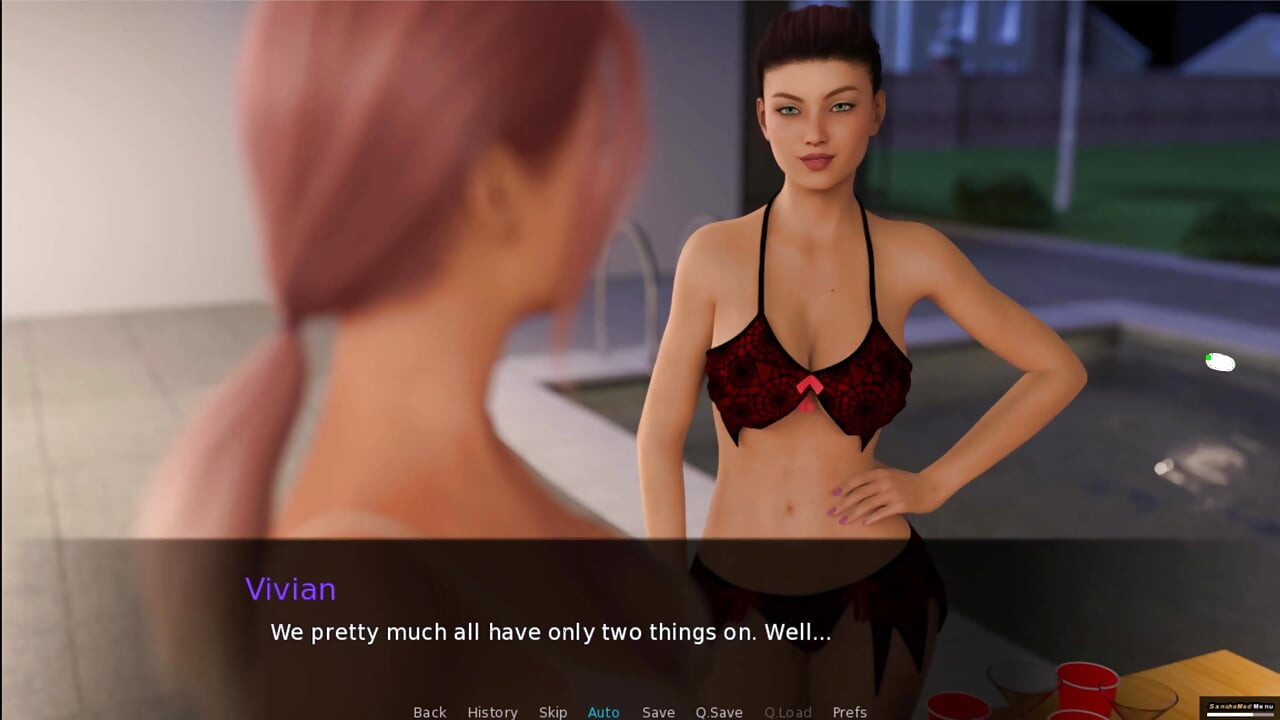This screenshot has width=1280, height=720.
Task: Perform a Quick Save
Action: click(x=718, y=712)
